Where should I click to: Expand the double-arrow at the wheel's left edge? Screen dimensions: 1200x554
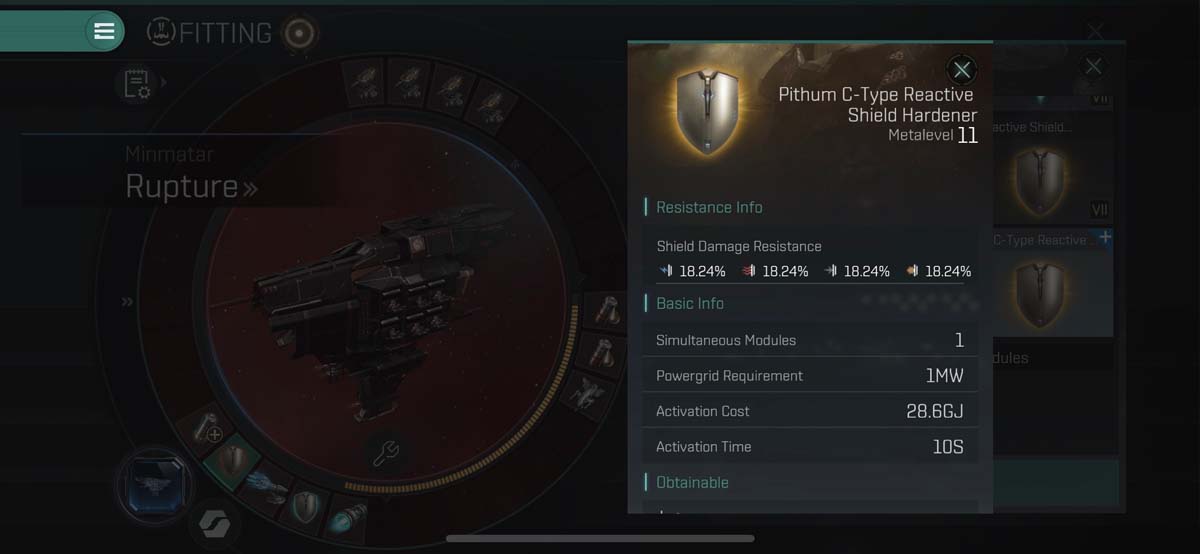pyautogui.click(x=128, y=301)
